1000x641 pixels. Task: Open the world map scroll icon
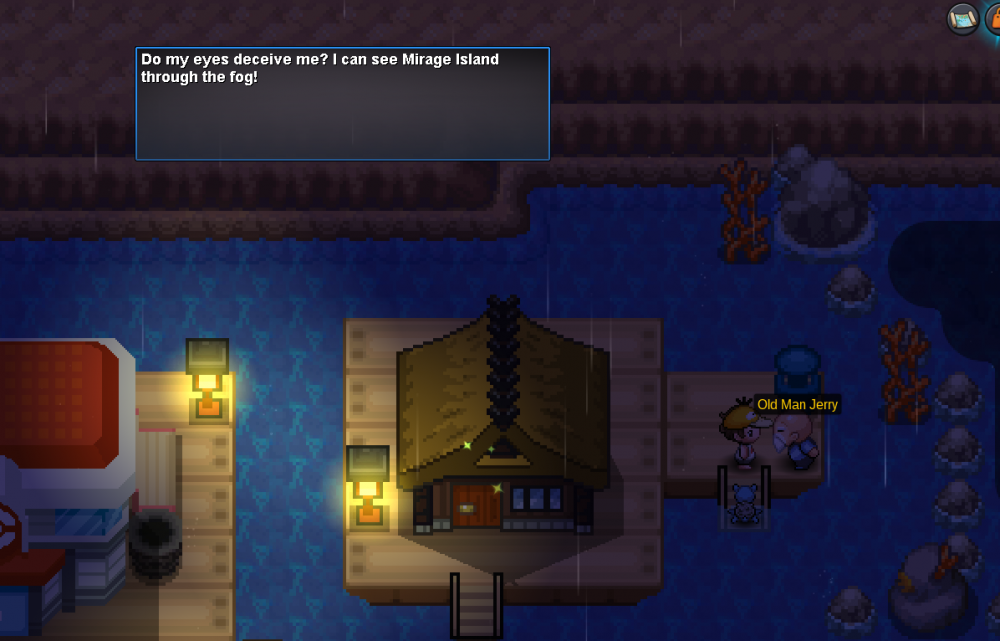coord(963,18)
